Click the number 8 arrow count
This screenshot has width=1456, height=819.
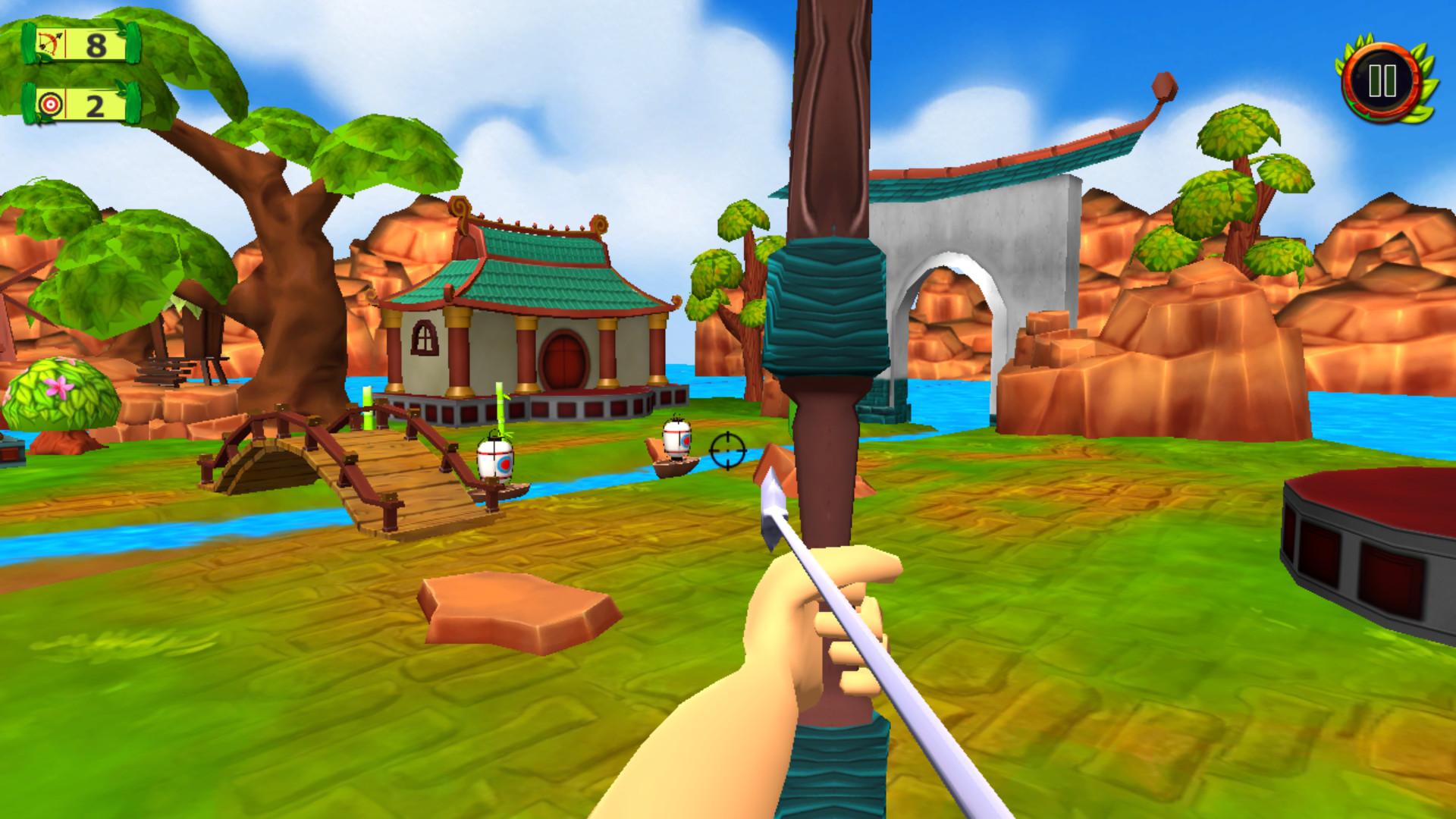(x=98, y=45)
